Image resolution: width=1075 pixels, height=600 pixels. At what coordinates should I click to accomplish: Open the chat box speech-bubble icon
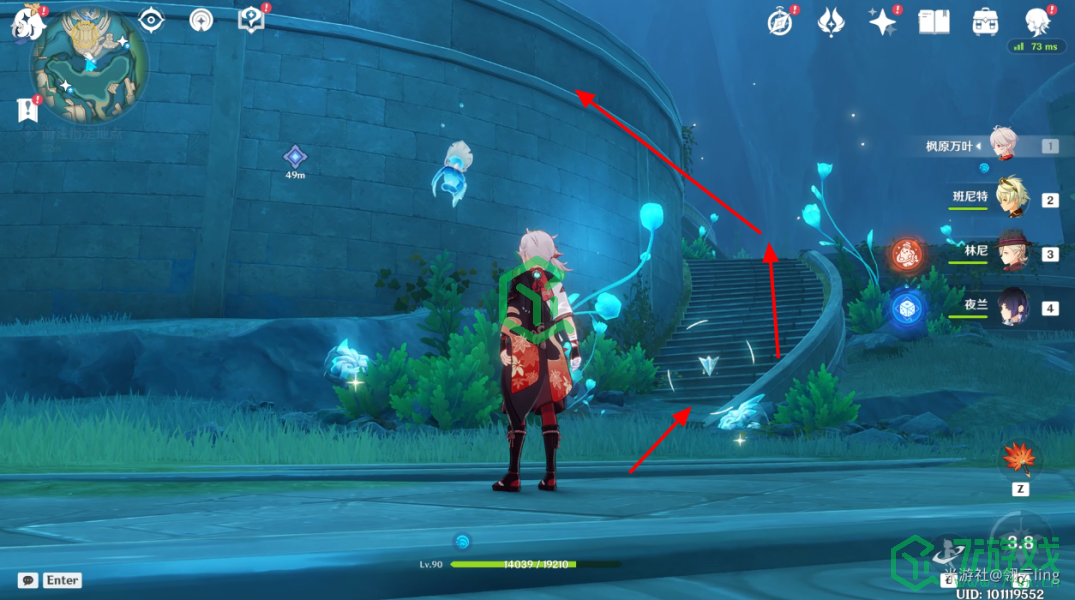click(x=28, y=580)
